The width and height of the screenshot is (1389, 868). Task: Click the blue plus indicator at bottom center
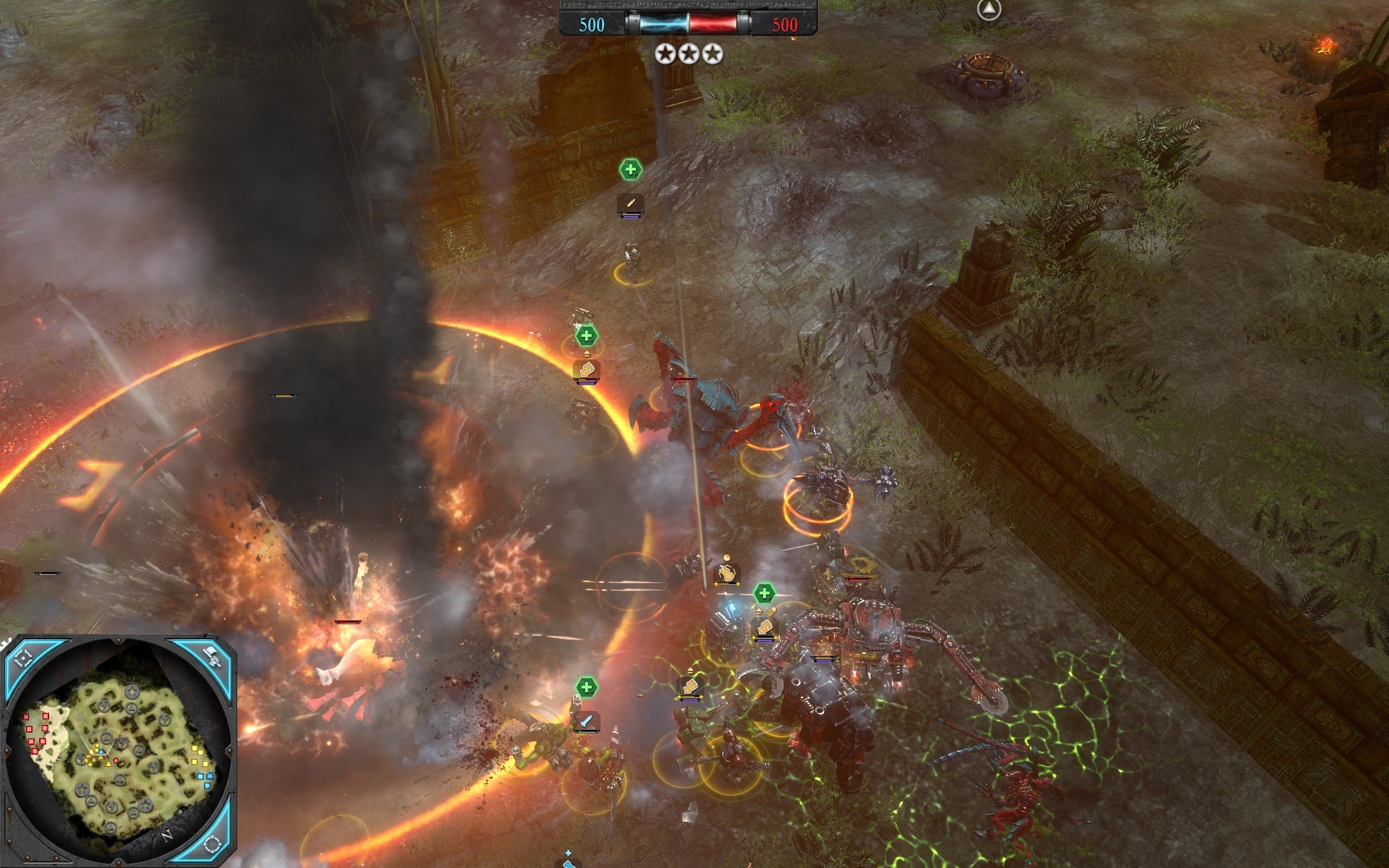(x=568, y=853)
